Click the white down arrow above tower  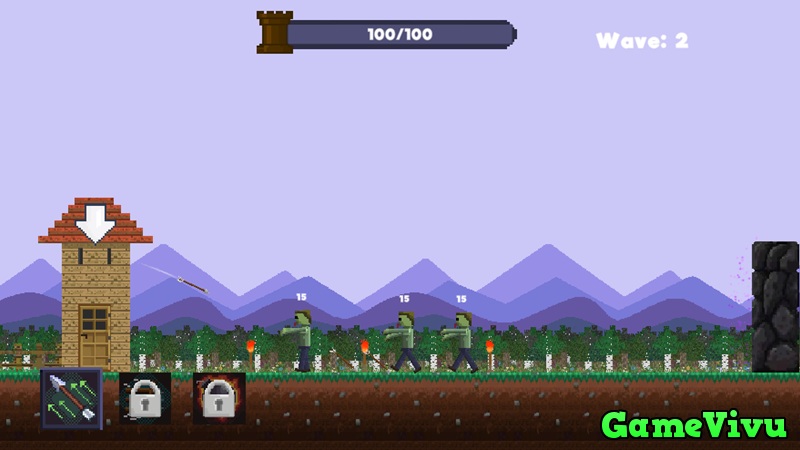(x=96, y=223)
